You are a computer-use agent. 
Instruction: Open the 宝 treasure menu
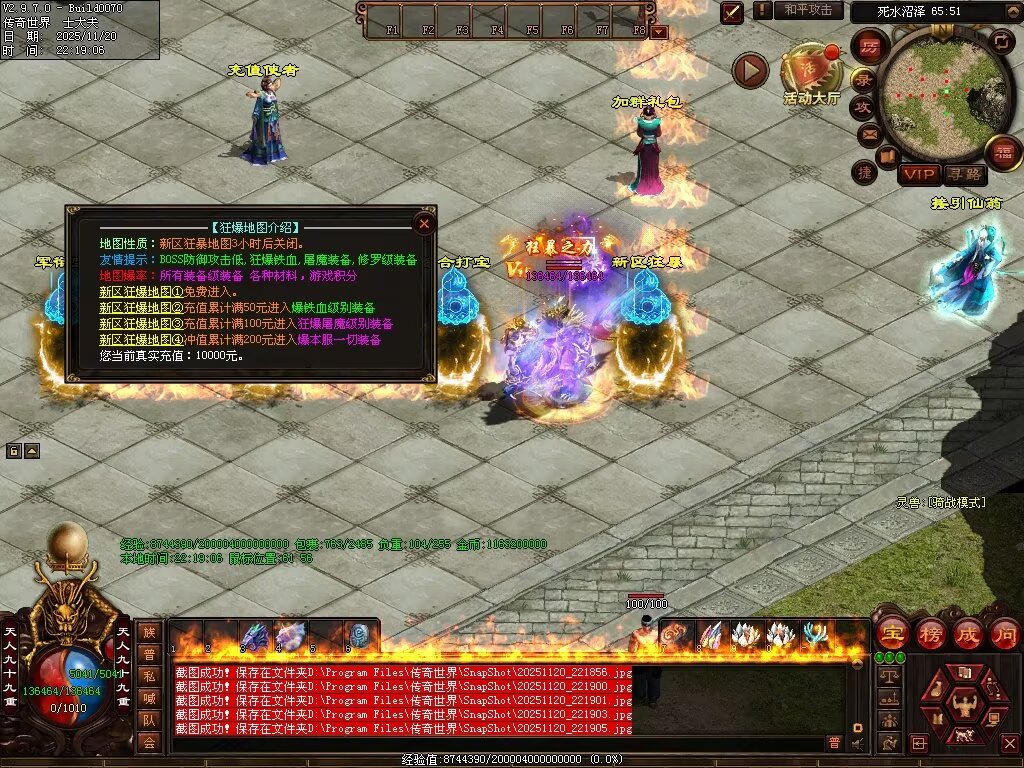pos(892,634)
